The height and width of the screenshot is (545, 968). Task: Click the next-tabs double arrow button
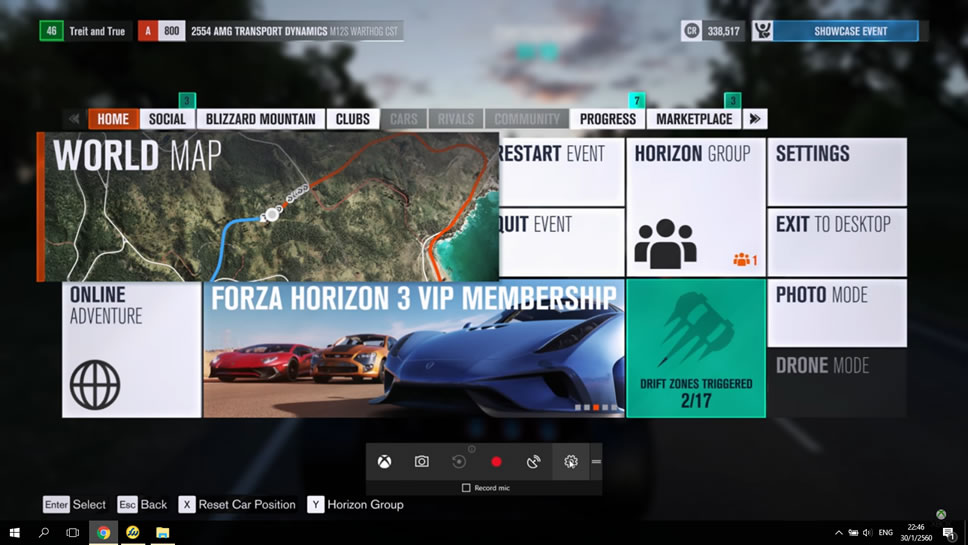pos(755,119)
